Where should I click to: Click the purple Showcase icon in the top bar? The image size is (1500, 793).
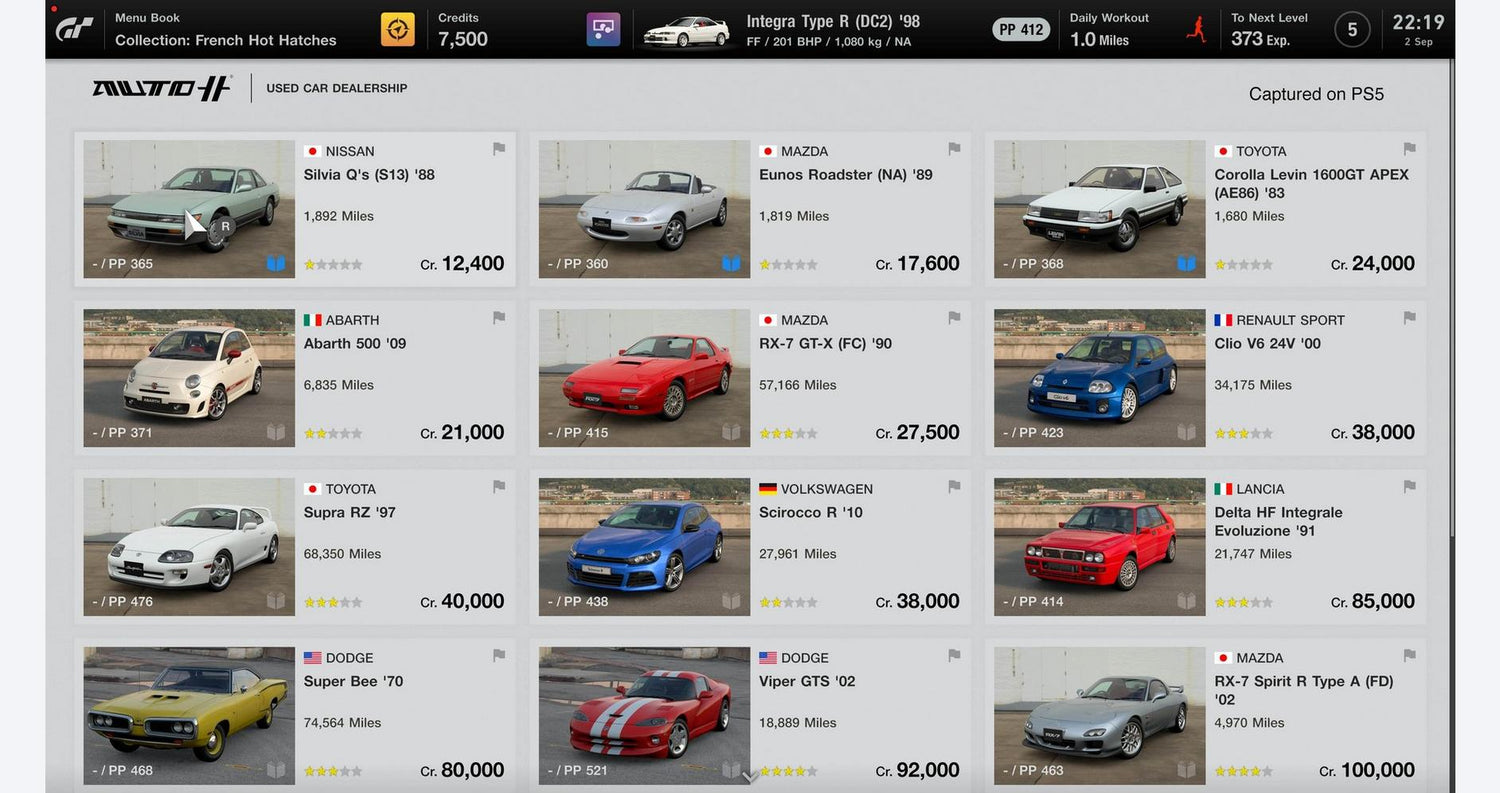click(603, 28)
